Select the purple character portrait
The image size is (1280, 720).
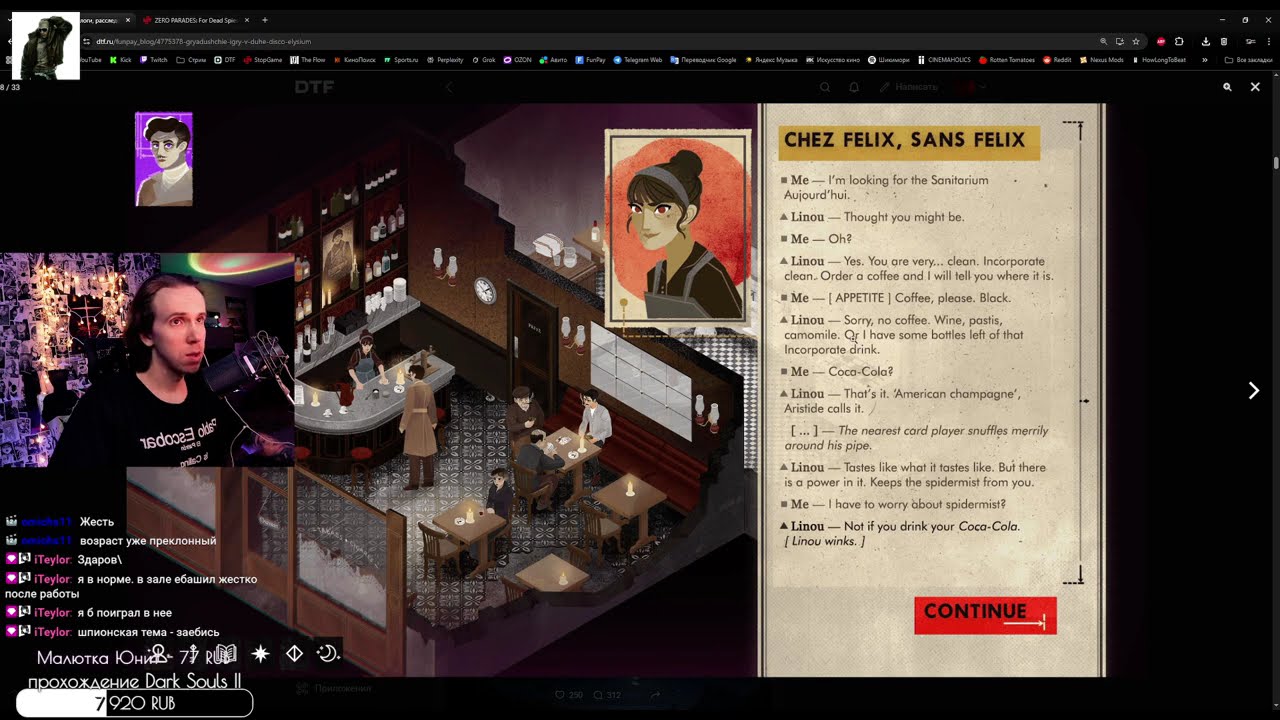(x=164, y=159)
